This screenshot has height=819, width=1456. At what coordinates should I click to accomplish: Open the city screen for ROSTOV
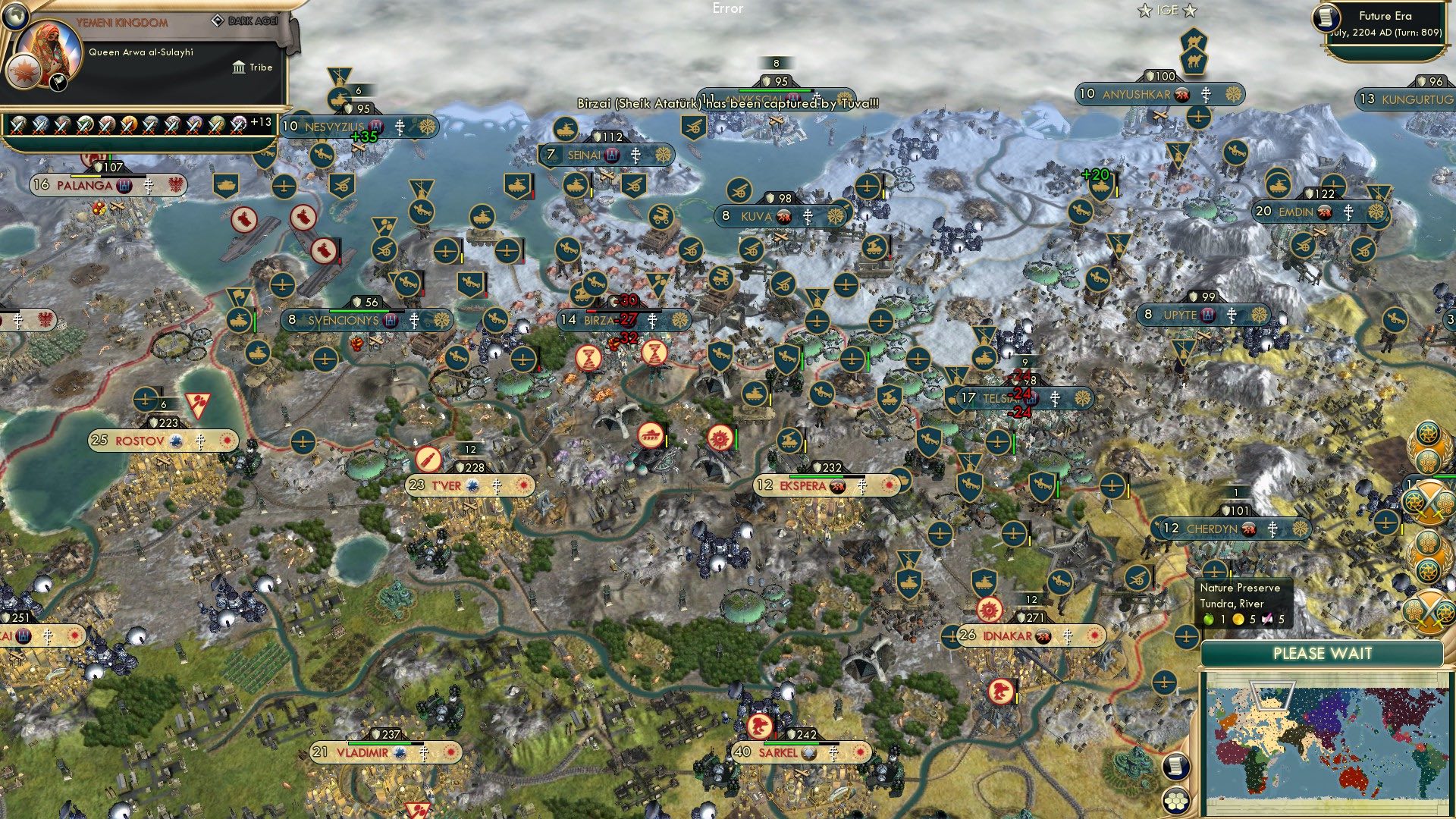(140, 440)
